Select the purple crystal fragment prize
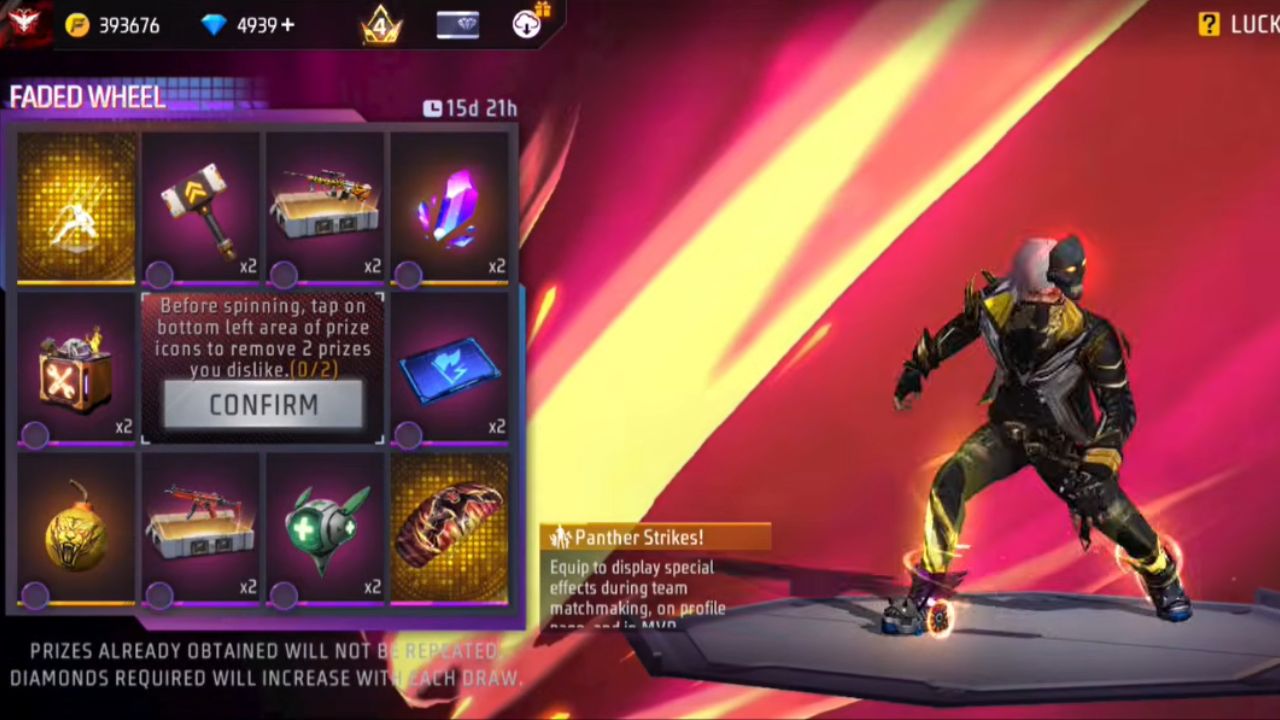1280x720 pixels. click(450, 205)
